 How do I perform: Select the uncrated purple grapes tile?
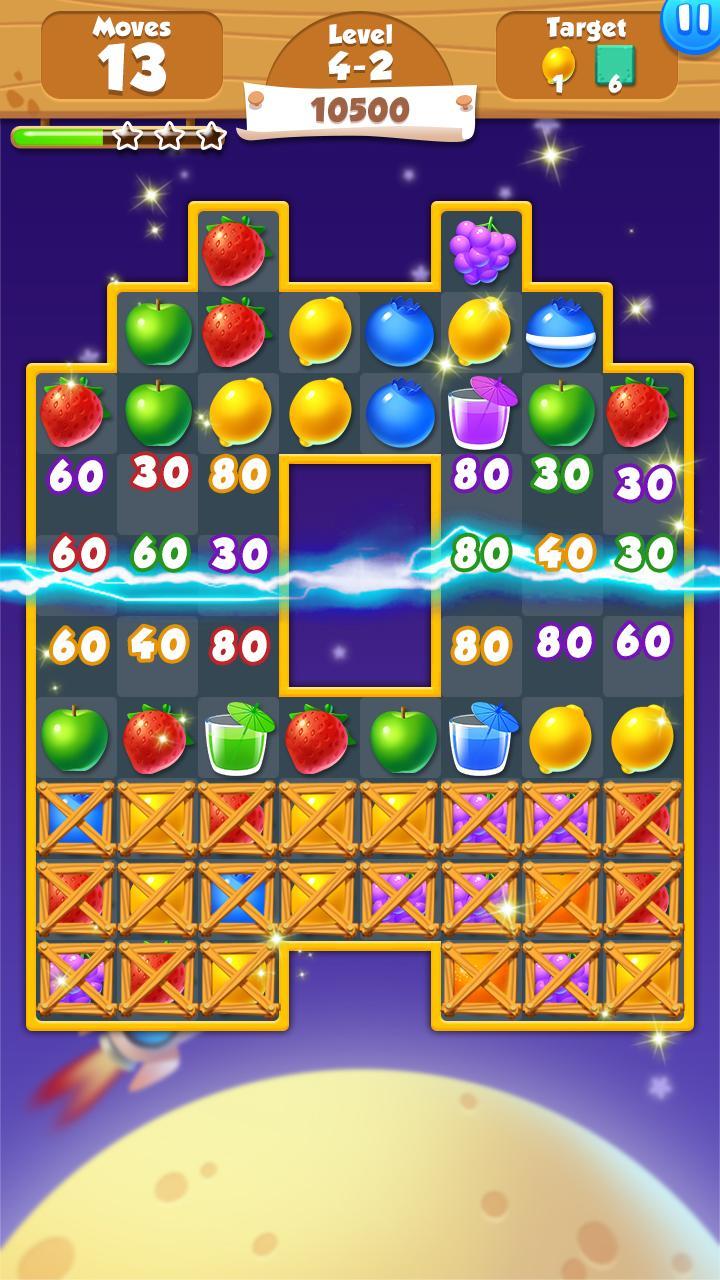pos(481,250)
